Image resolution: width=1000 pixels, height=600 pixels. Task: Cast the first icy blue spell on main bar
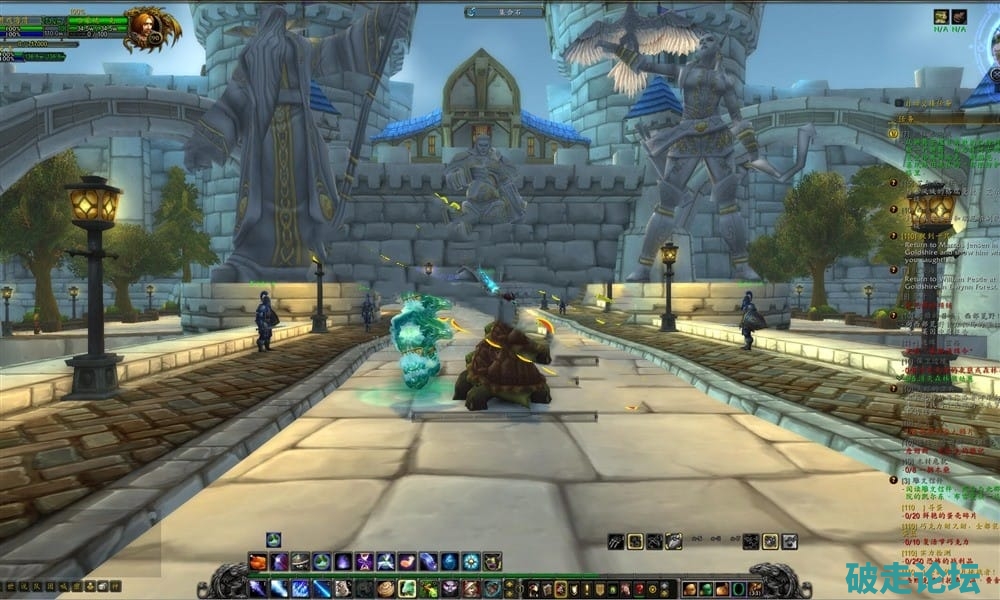pos(258,588)
